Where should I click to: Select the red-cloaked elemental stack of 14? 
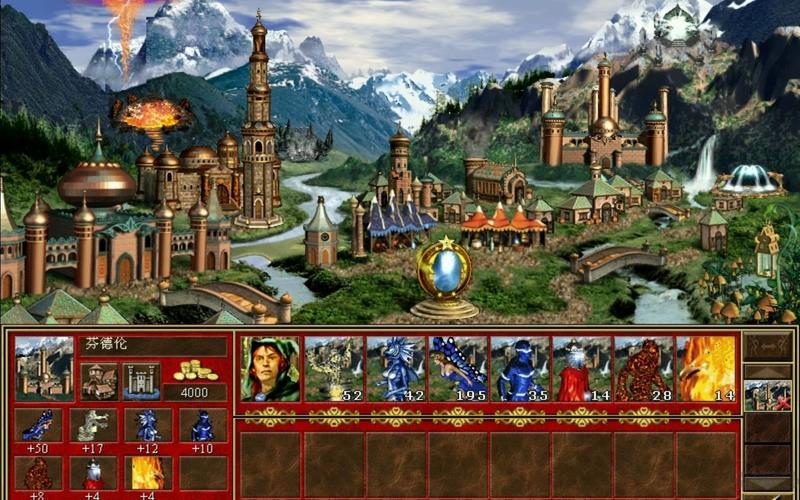582,368
